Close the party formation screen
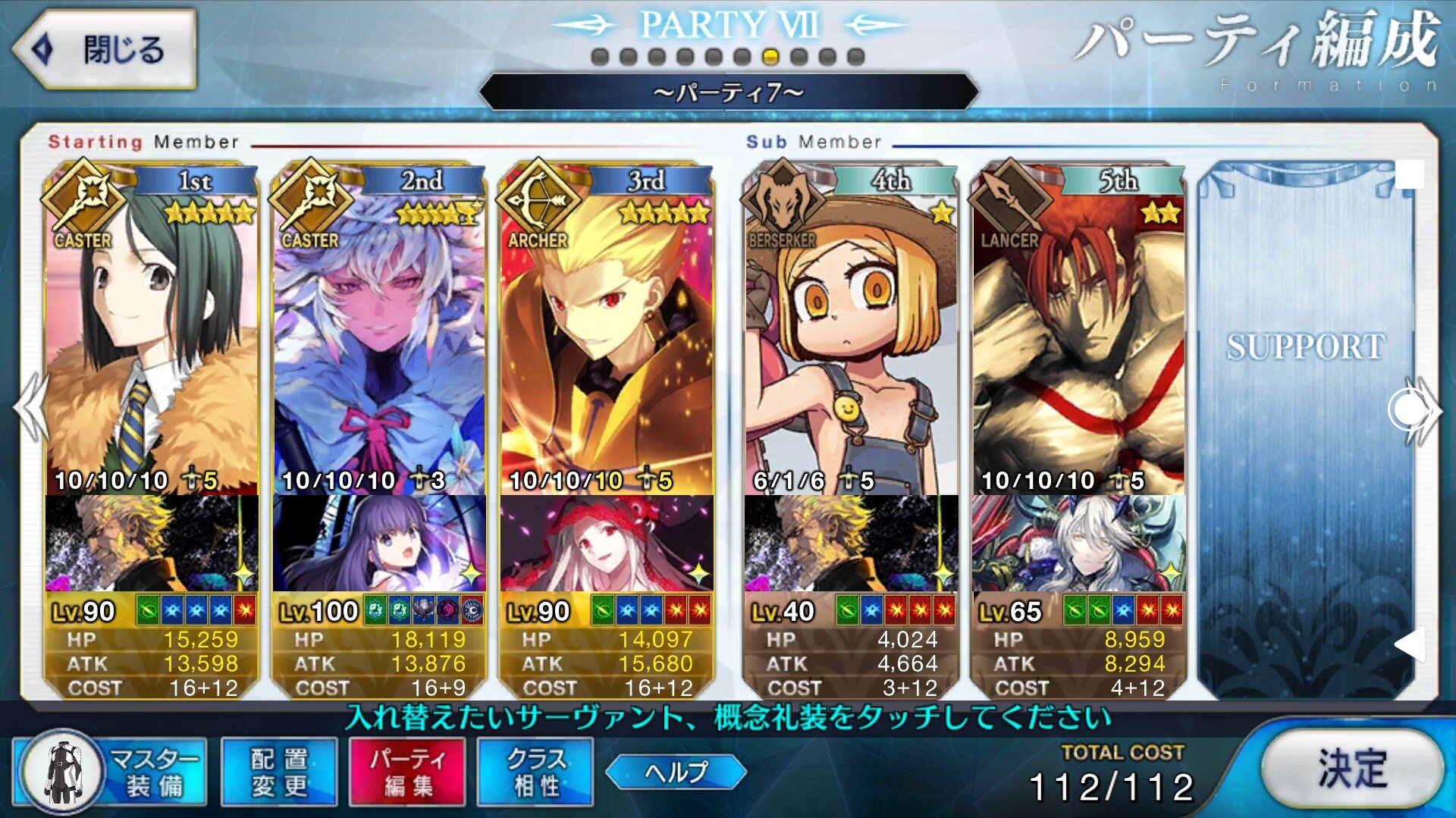 pyautogui.click(x=104, y=50)
